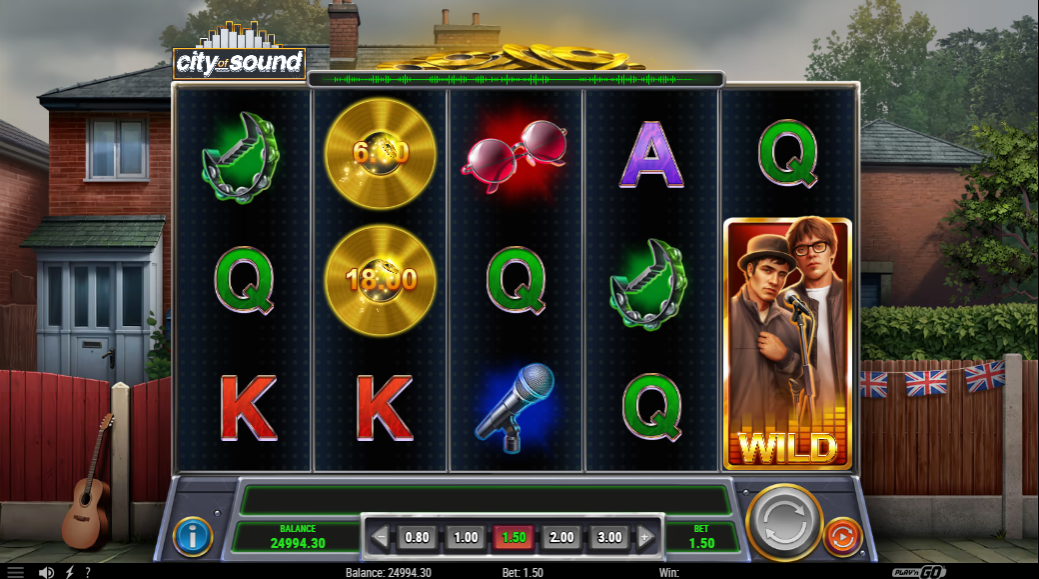Image resolution: width=1039 pixels, height=579 pixels.
Task: Open help with the question mark icon
Action: click(x=88, y=572)
